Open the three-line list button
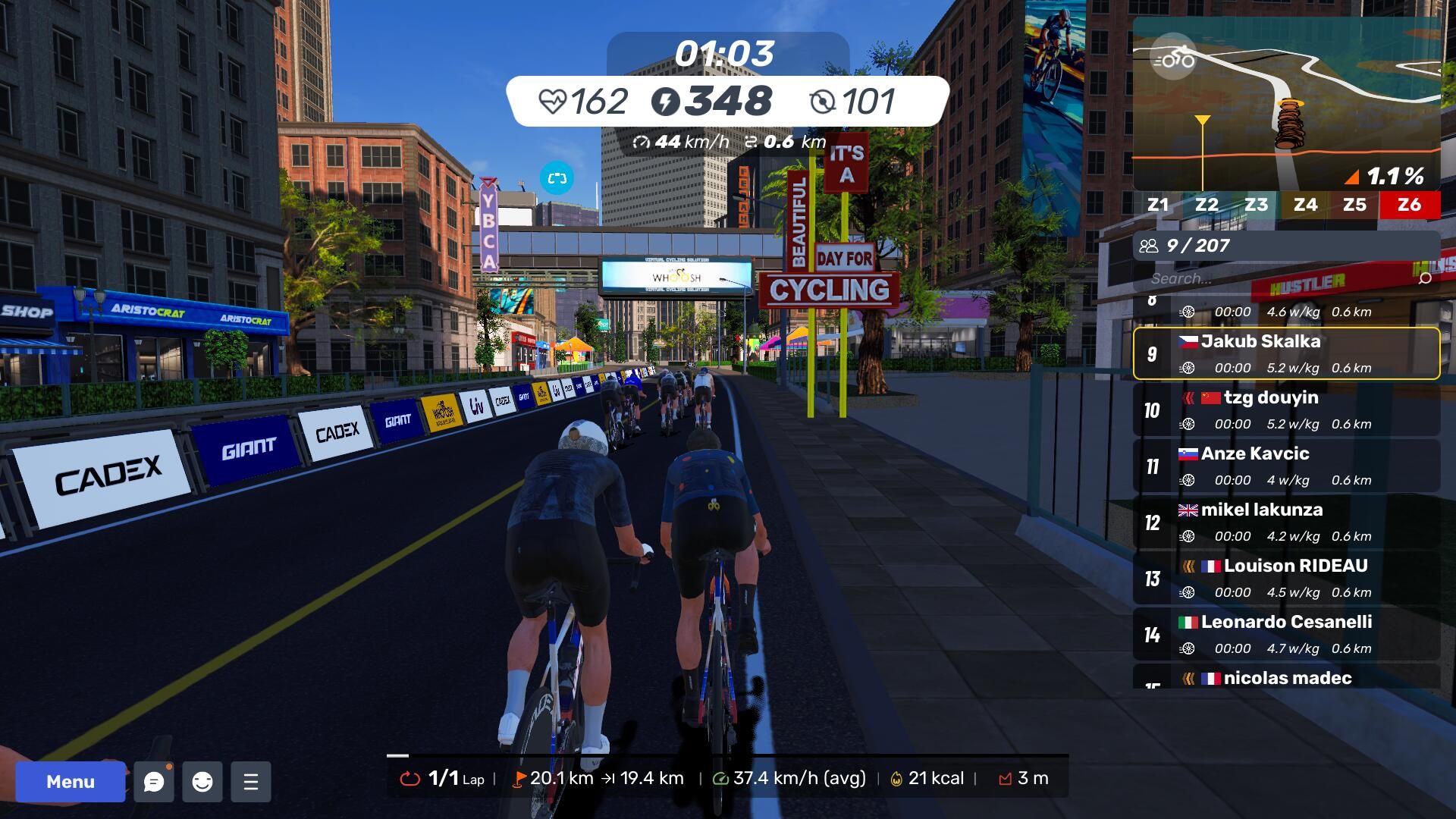Image resolution: width=1456 pixels, height=819 pixels. point(251,782)
